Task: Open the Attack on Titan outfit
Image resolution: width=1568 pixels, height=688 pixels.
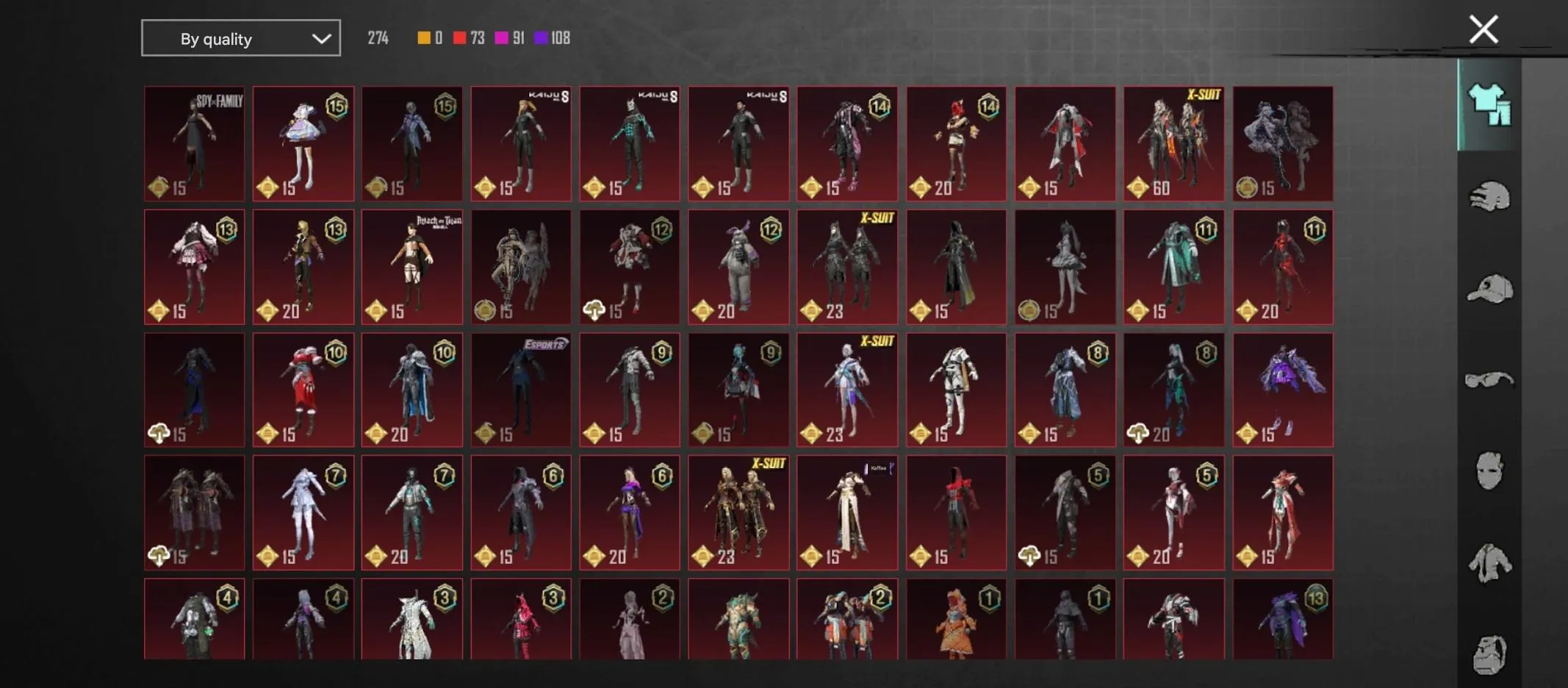Action: 412,266
